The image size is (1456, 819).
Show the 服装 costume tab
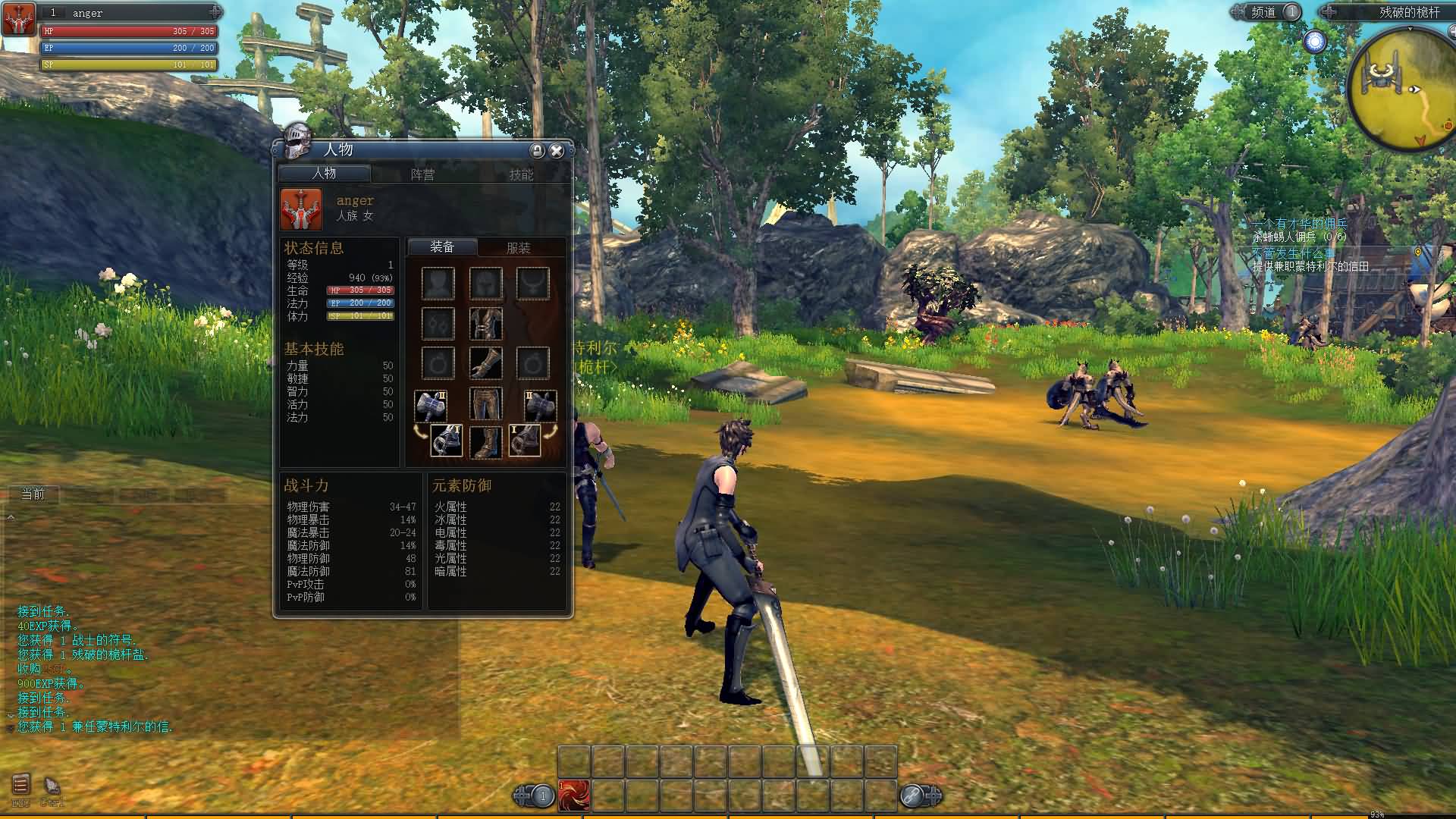[x=519, y=248]
